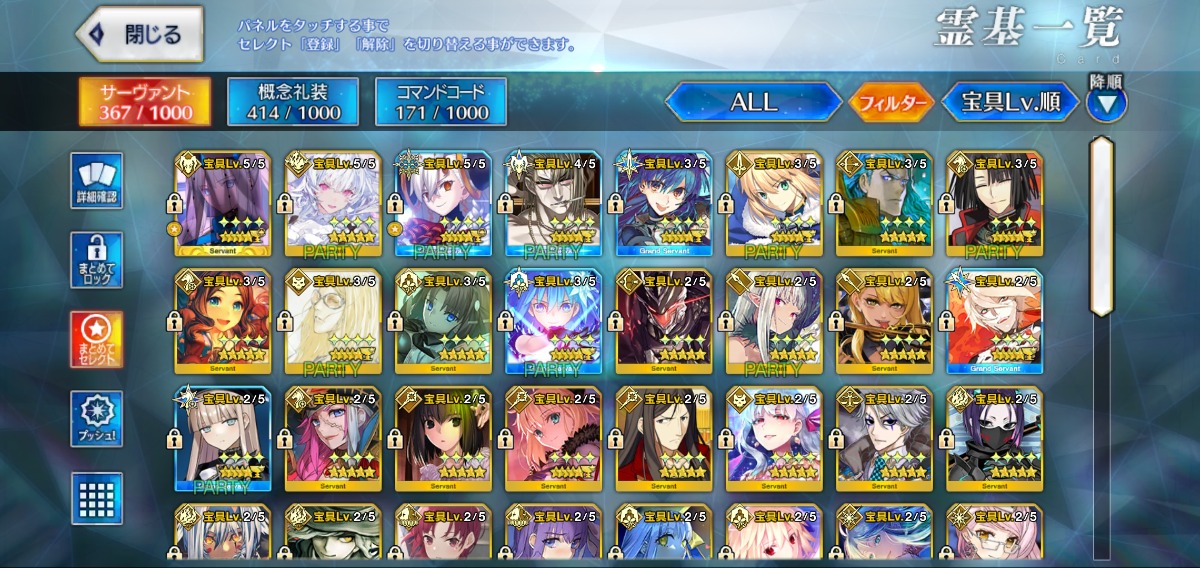This screenshot has width=1200, height=568.
Task: Activate まとめてロック bulk lock mode
Action: (x=97, y=260)
